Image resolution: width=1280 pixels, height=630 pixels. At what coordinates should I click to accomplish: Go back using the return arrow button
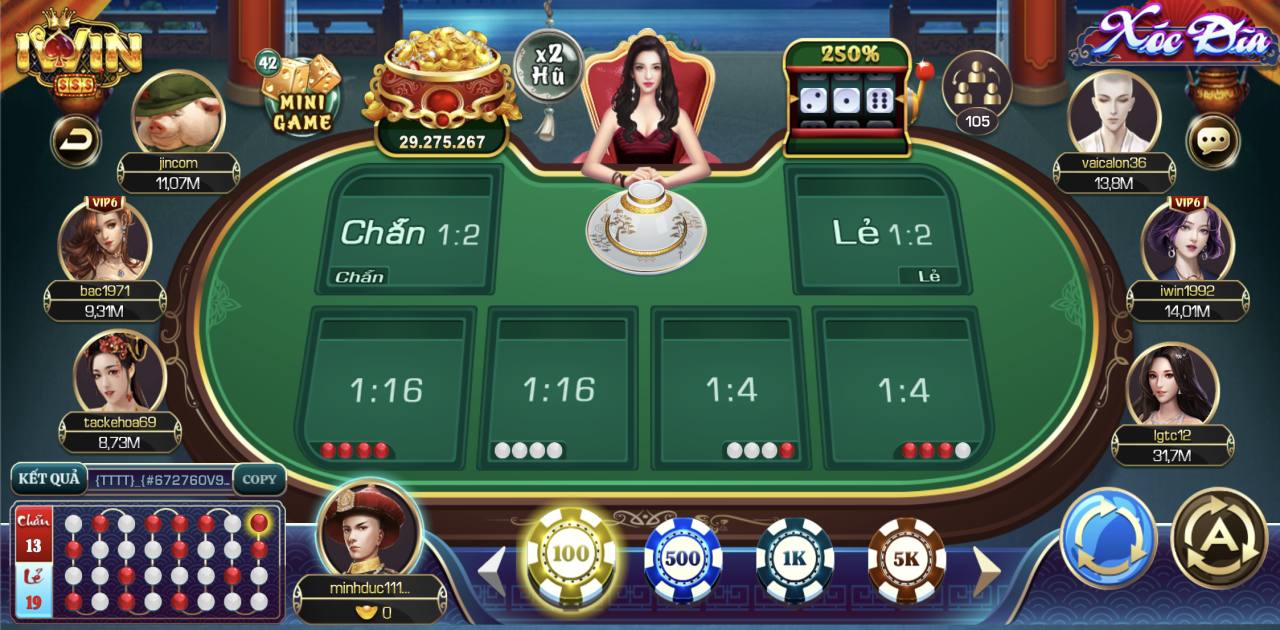click(x=75, y=141)
